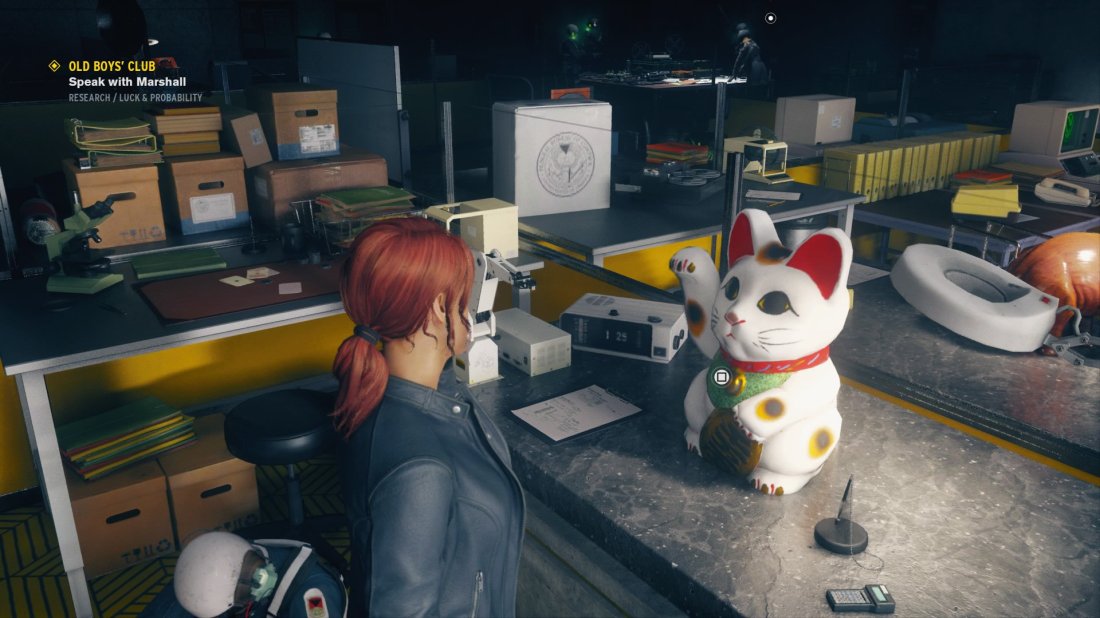Open the Old Boys' Club mission tracker

(112, 66)
